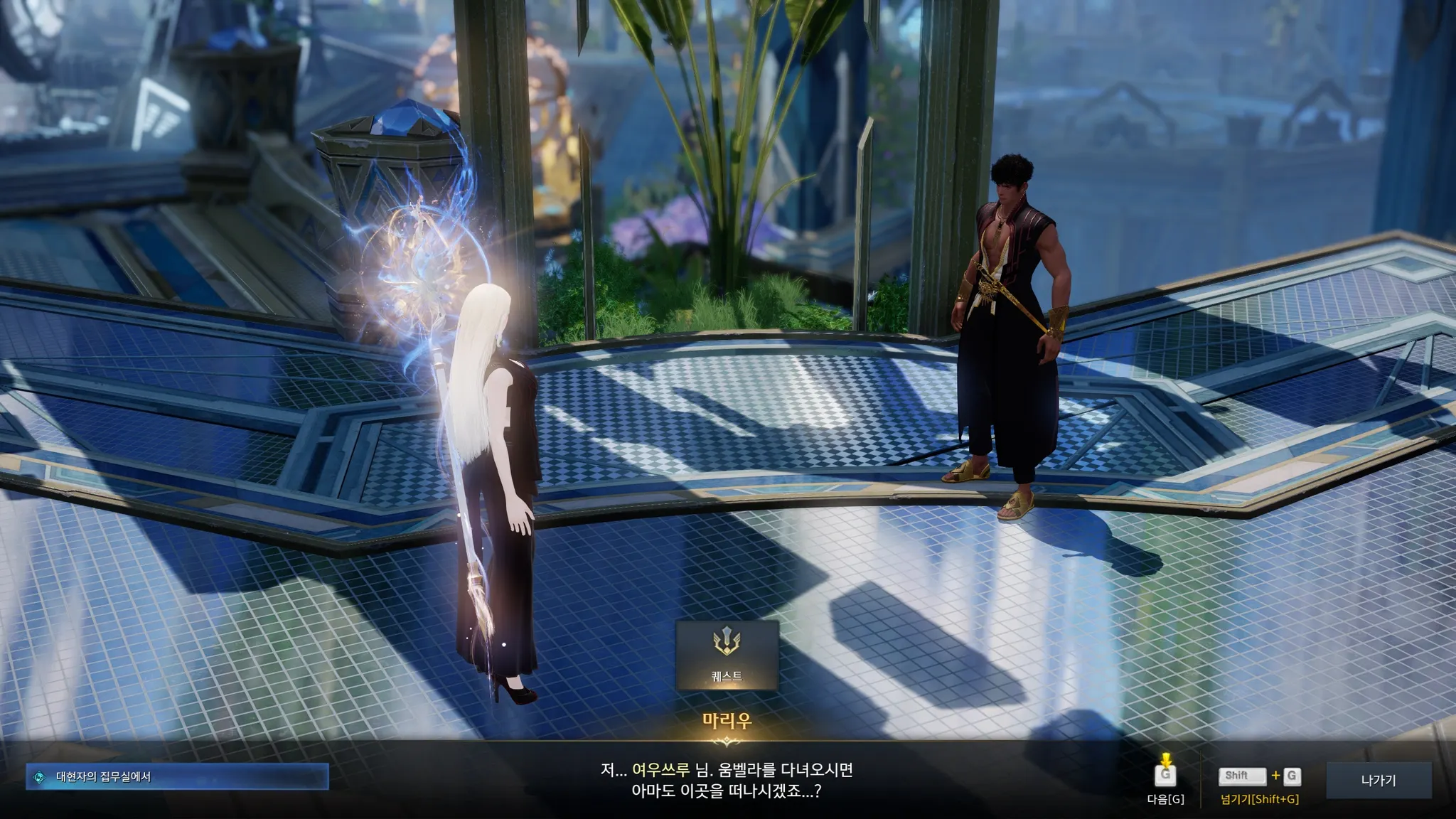
Task: Select the 대현자의 집무실에서 quest tracker
Action: point(178,777)
